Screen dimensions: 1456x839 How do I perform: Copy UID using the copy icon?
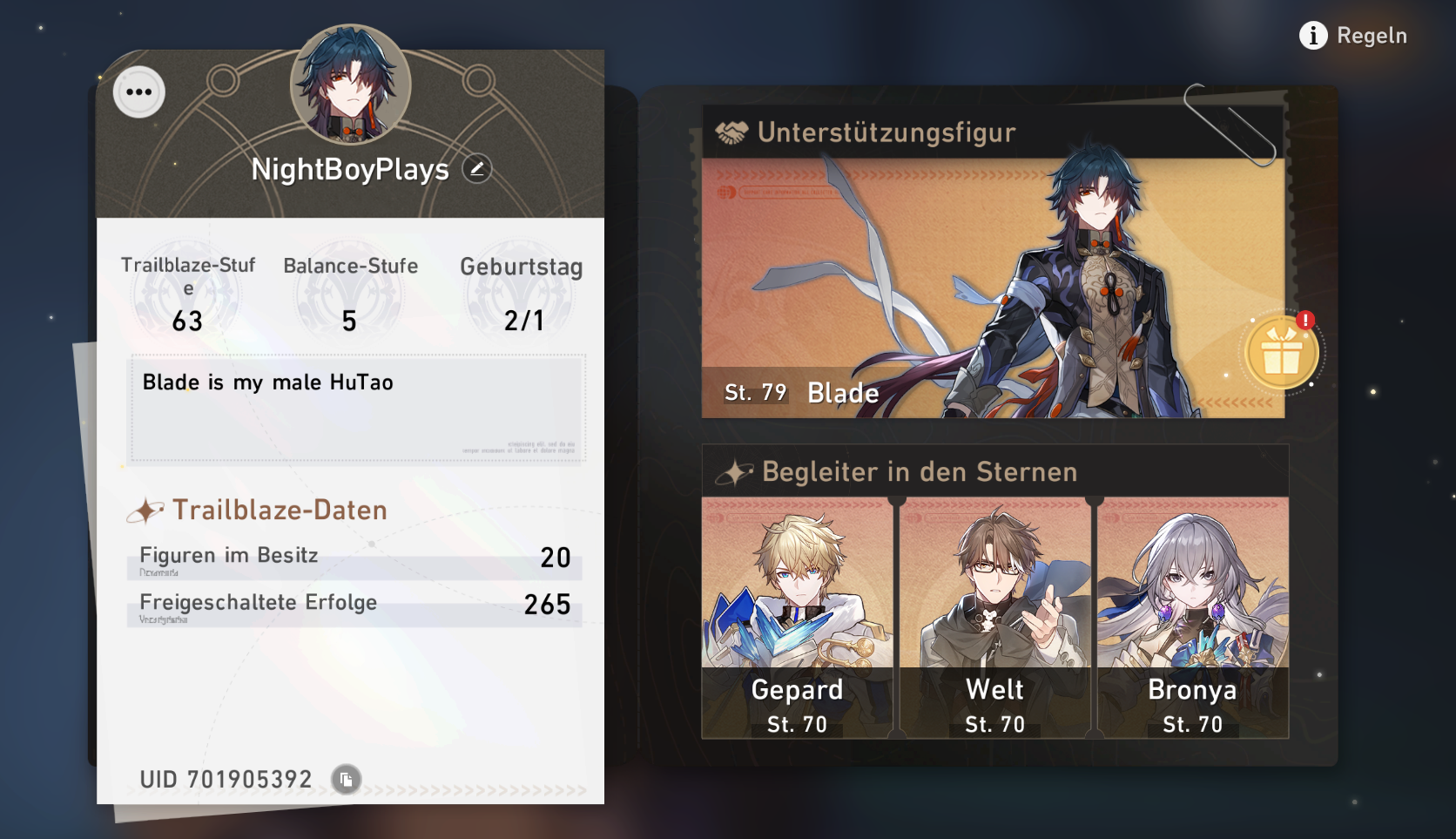(x=346, y=781)
